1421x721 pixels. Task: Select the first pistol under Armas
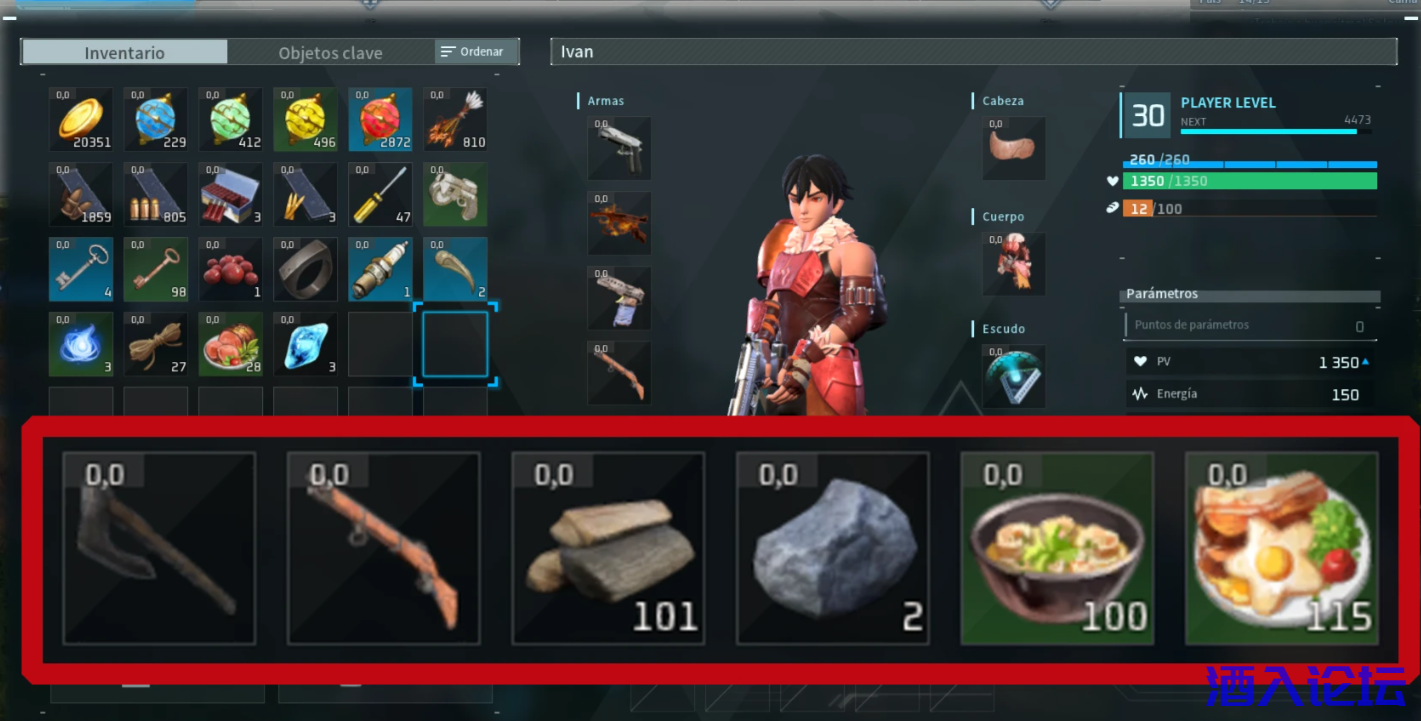tap(618, 148)
